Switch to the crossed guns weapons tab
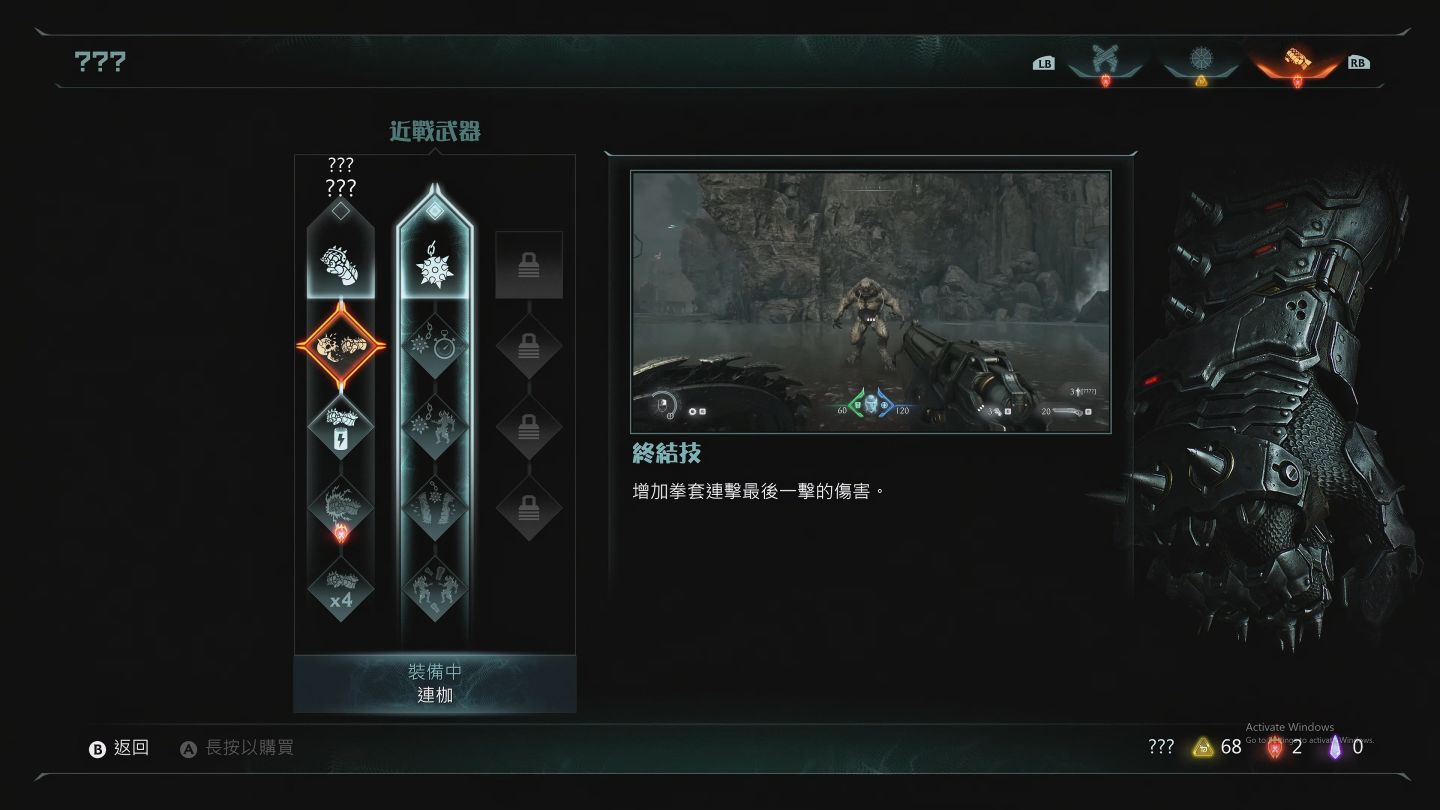Viewport: 1440px width, 810px height. (1104, 59)
